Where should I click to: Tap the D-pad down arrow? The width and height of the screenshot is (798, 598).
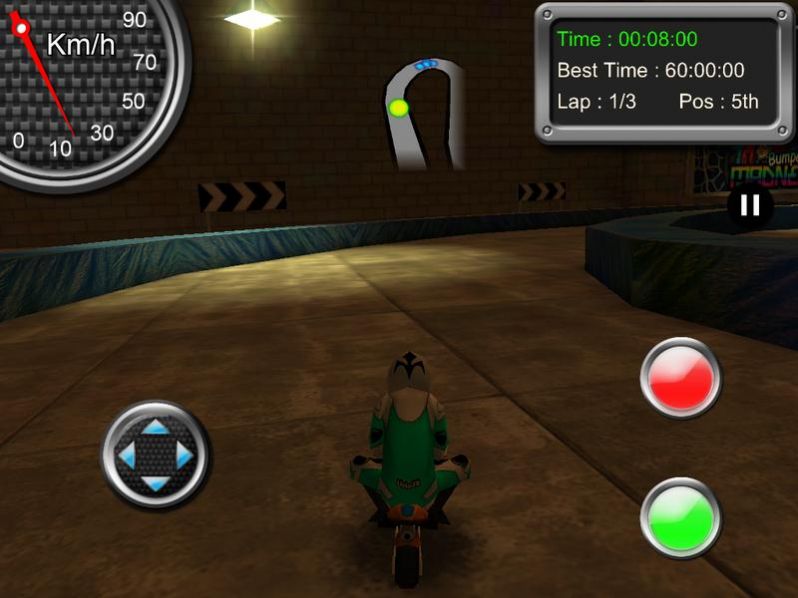point(155,485)
